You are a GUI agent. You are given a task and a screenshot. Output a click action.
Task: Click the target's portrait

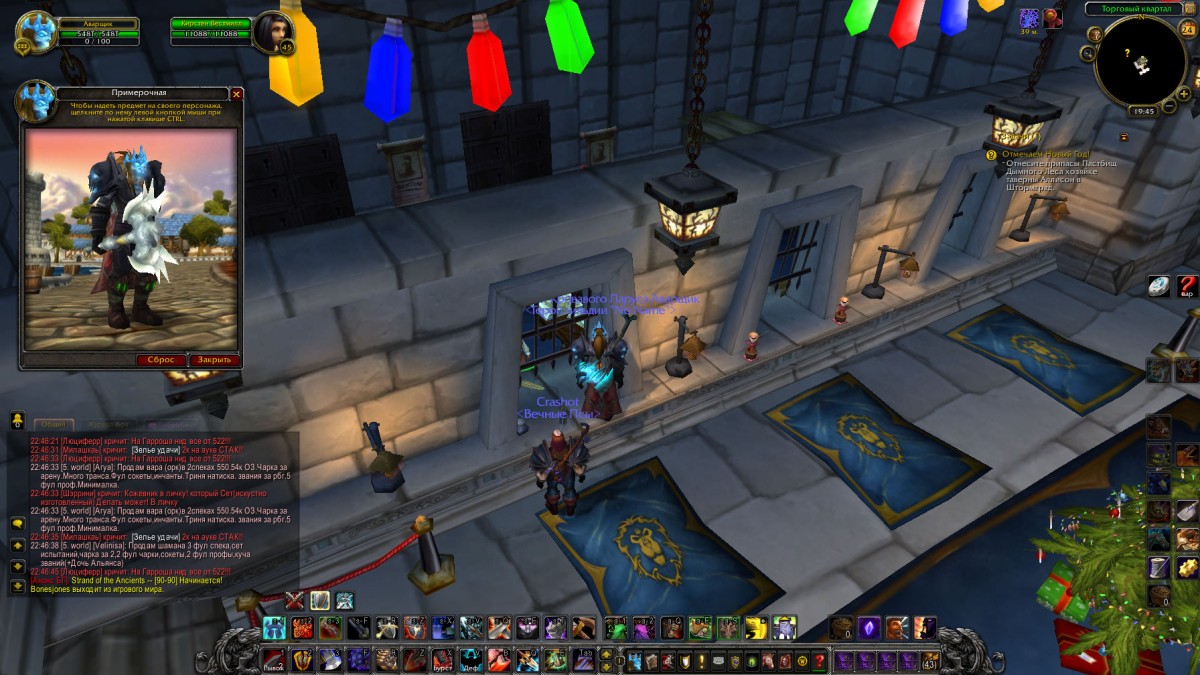pos(271,33)
